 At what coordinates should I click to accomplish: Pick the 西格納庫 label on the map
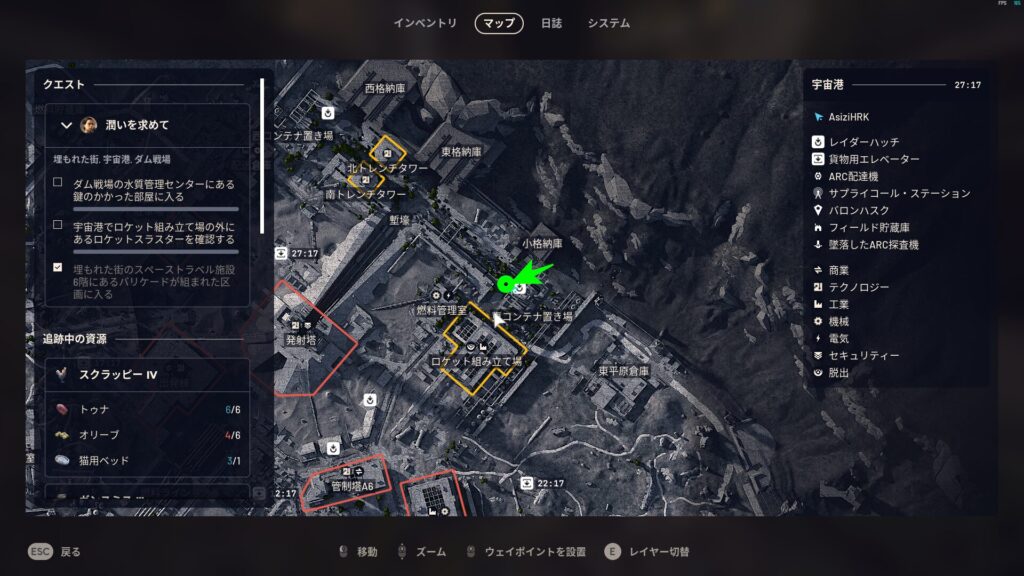coord(385,88)
